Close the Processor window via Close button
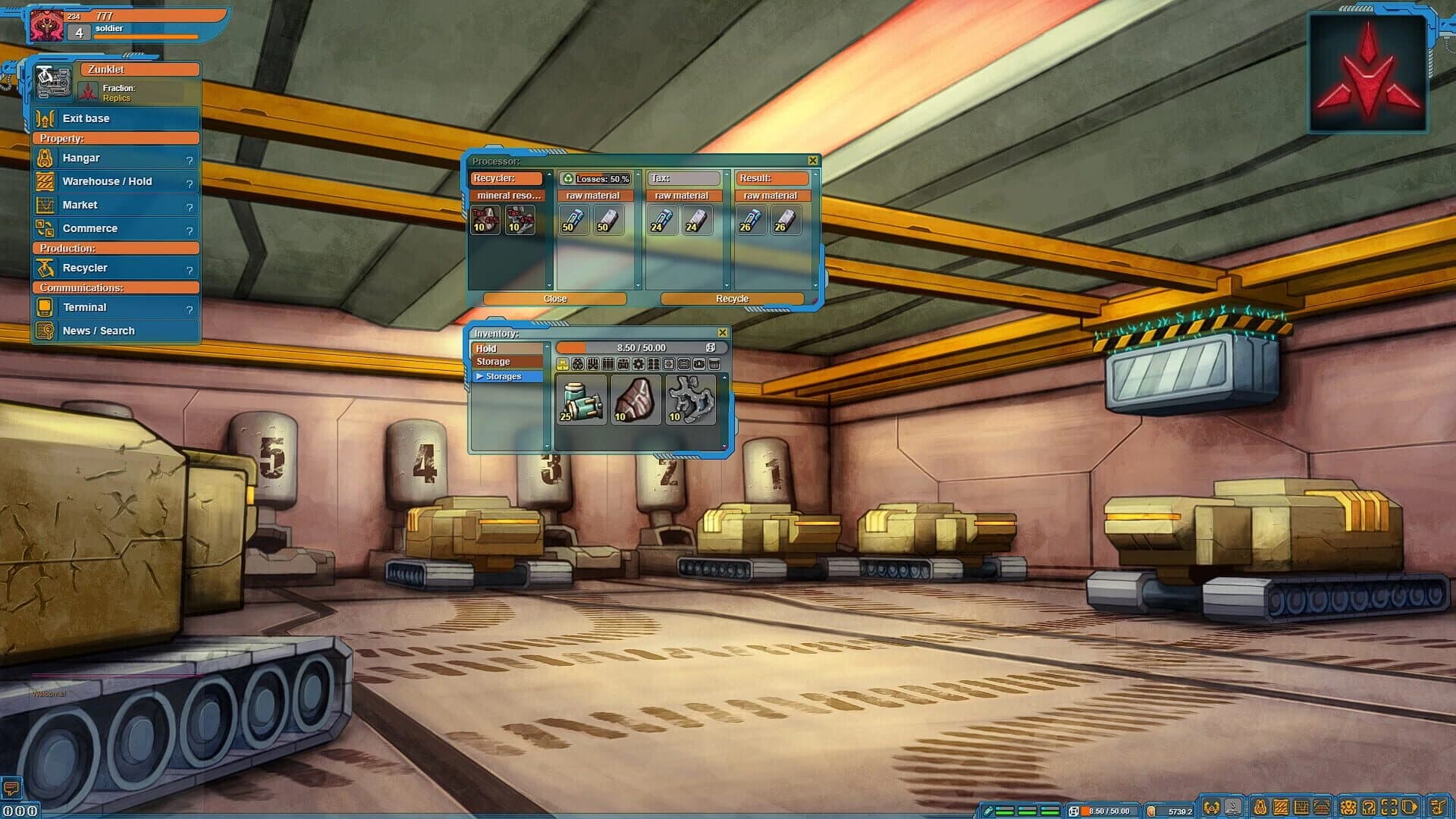 556,299
